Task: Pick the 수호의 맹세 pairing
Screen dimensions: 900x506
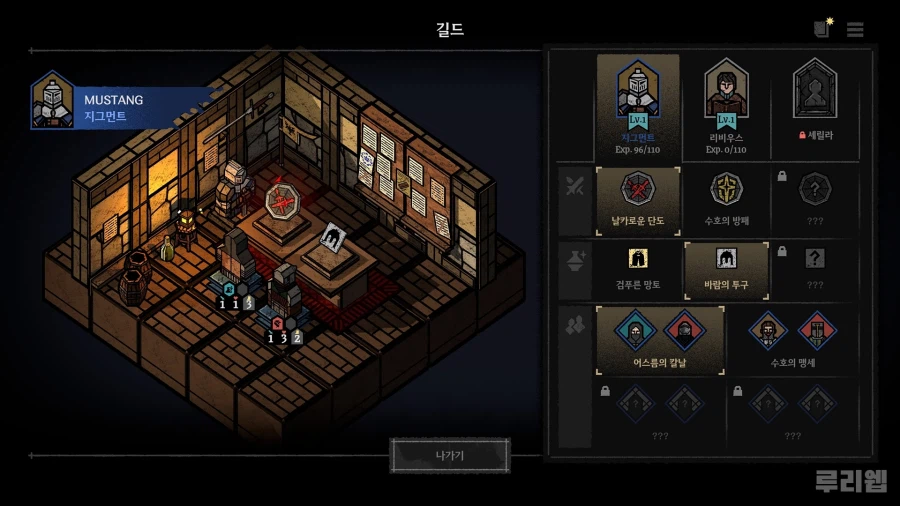Action: pos(792,340)
